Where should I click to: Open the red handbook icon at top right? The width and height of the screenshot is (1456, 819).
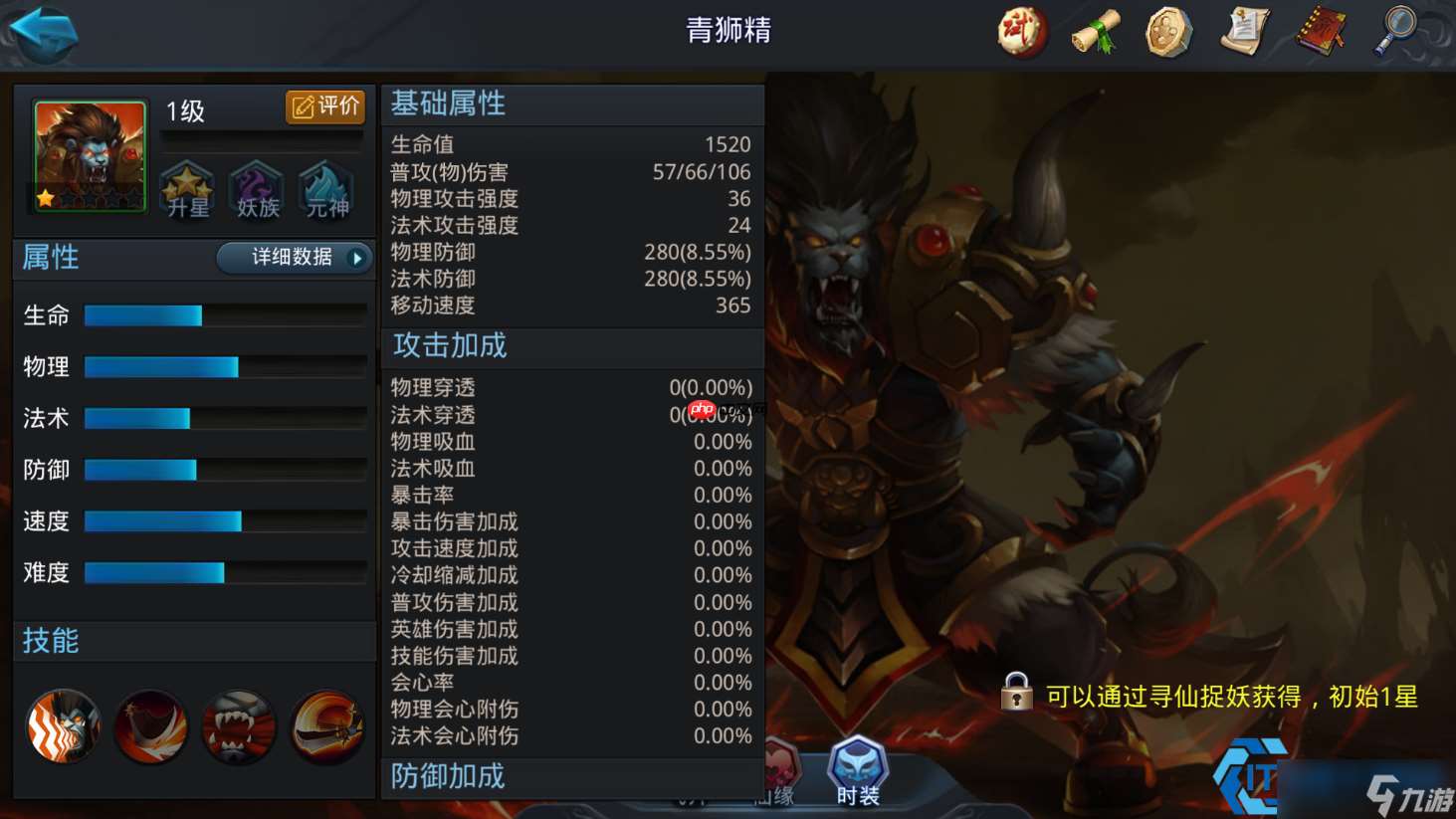coord(1319,31)
